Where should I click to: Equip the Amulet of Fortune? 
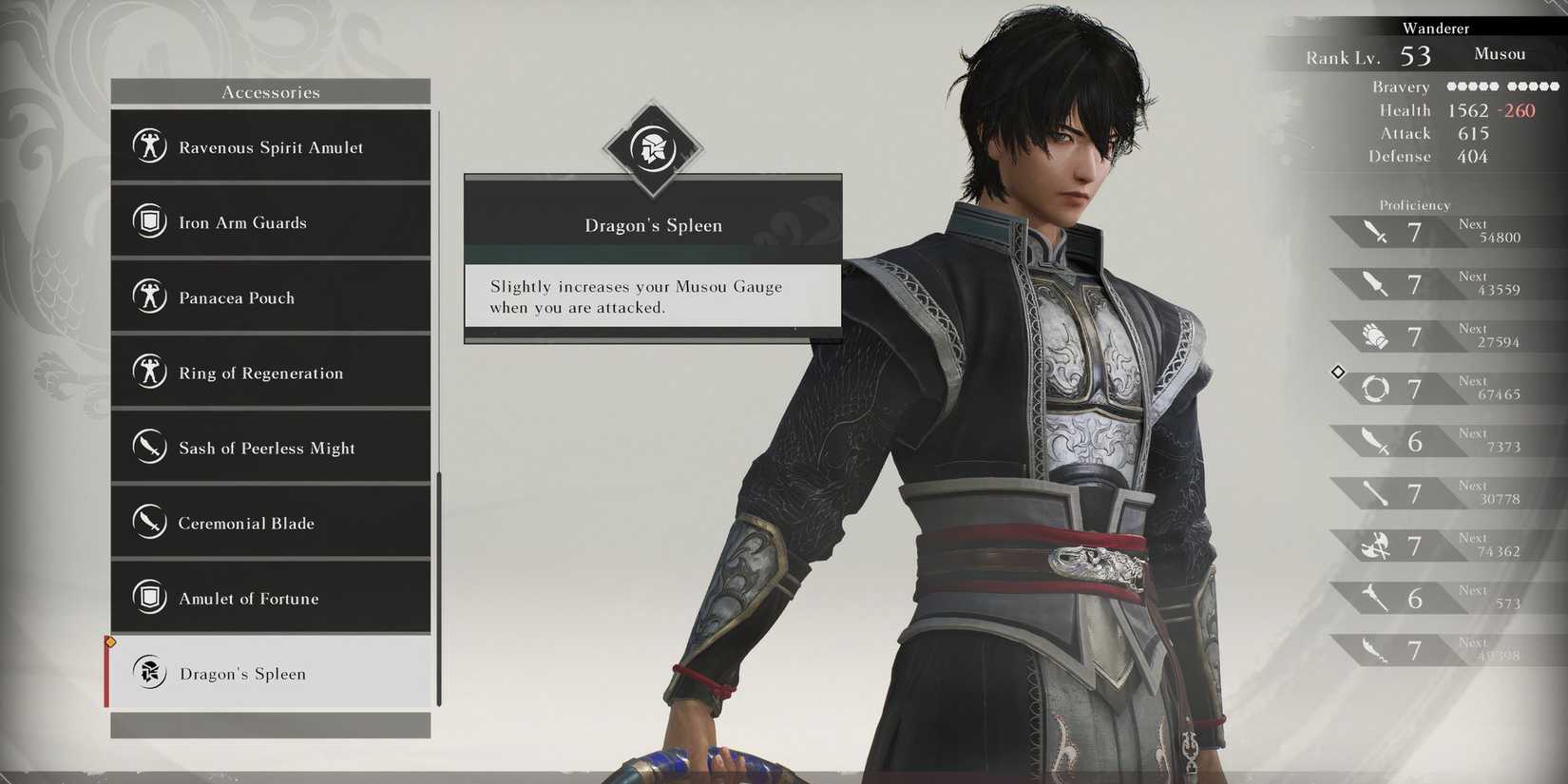(x=271, y=598)
